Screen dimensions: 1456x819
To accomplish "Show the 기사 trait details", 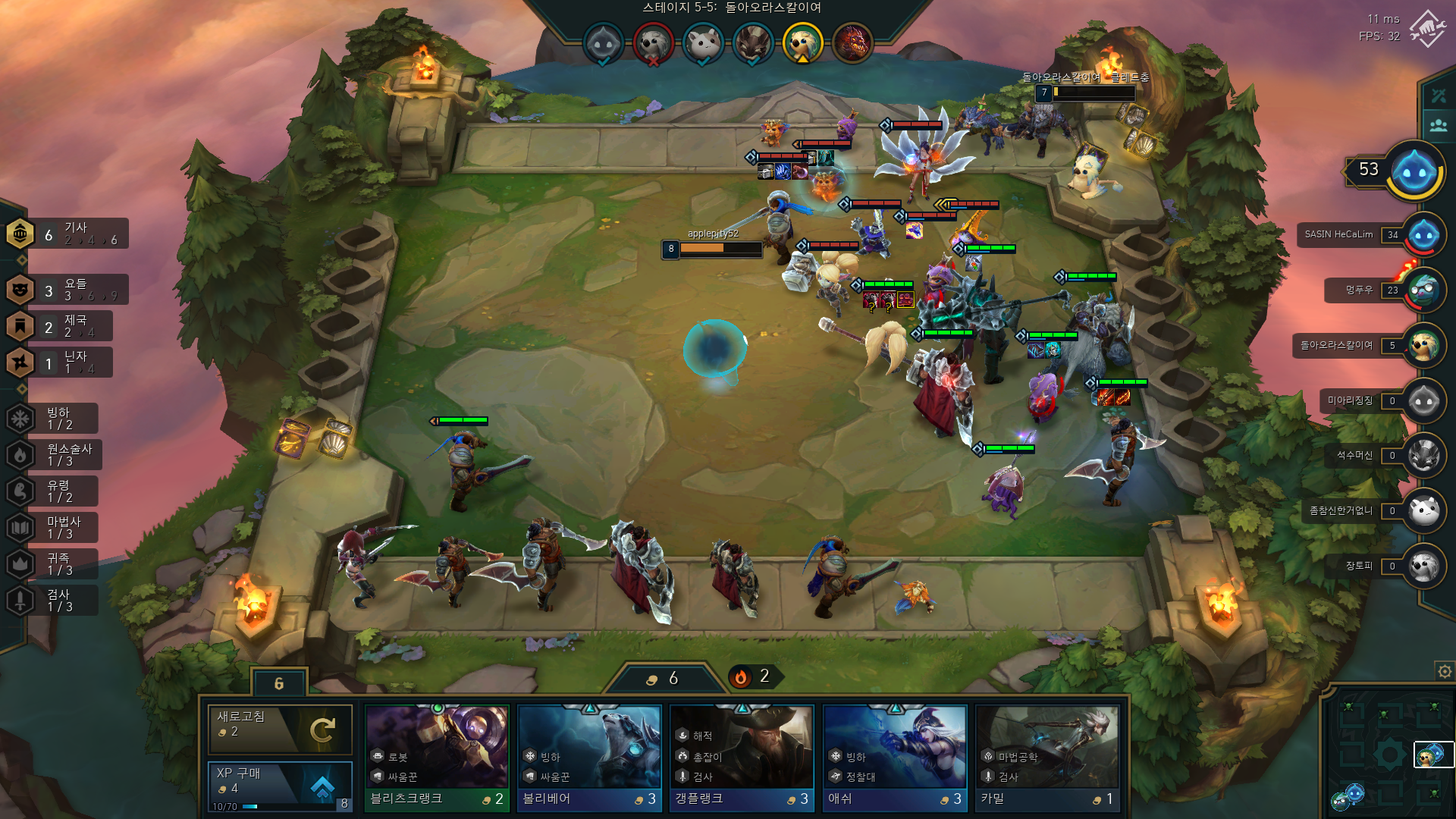I will pos(68,234).
